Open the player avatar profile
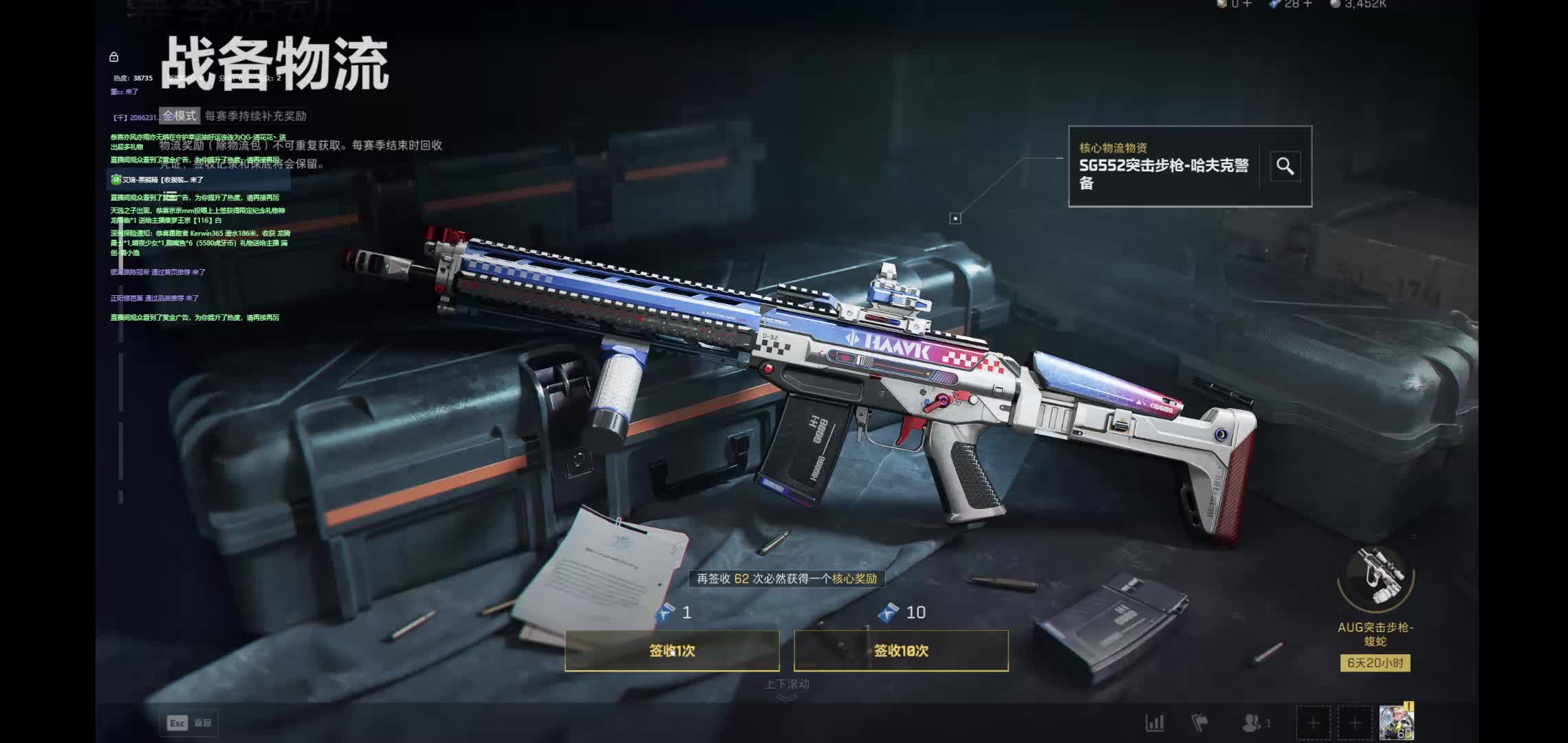This screenshot has height=743, width=1568. tap(1396, 722)
